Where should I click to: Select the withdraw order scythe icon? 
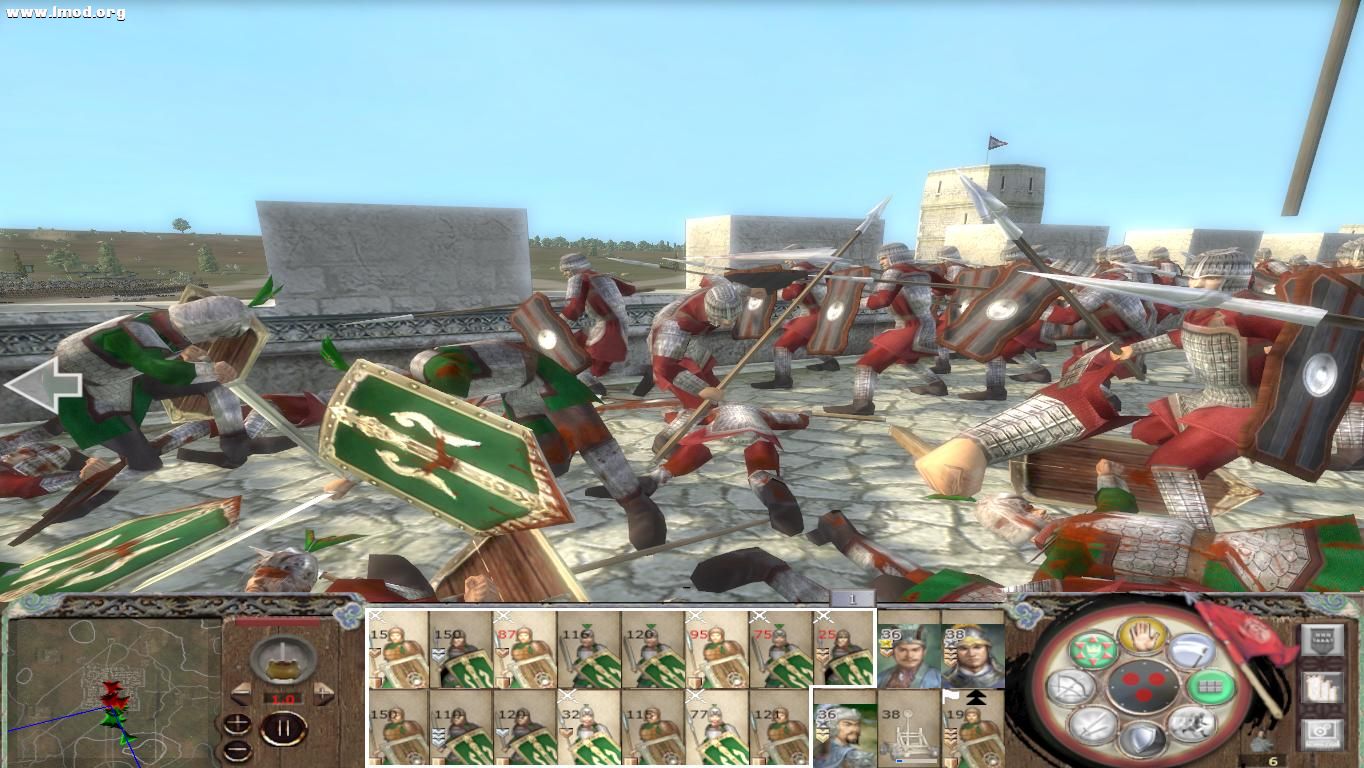(x=1190, y=650)
